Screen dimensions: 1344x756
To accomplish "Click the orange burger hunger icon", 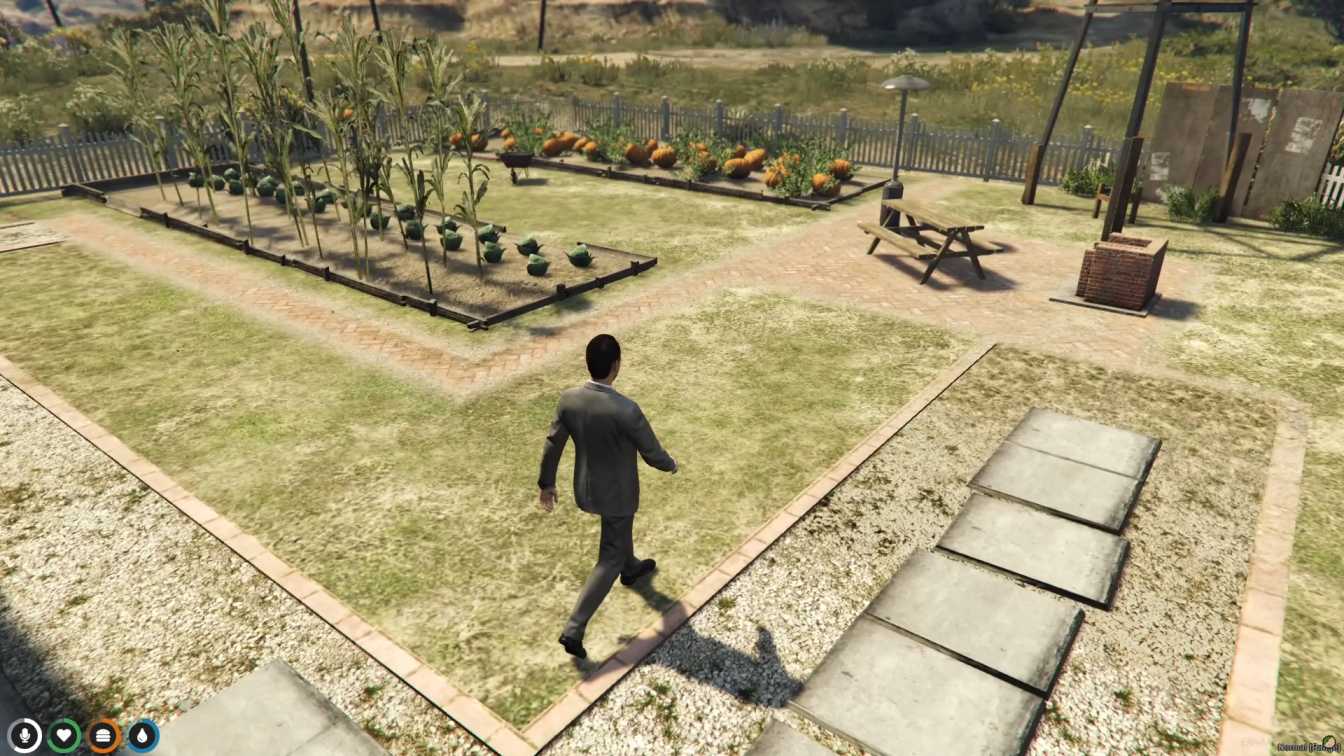I will tap(104, 736).
